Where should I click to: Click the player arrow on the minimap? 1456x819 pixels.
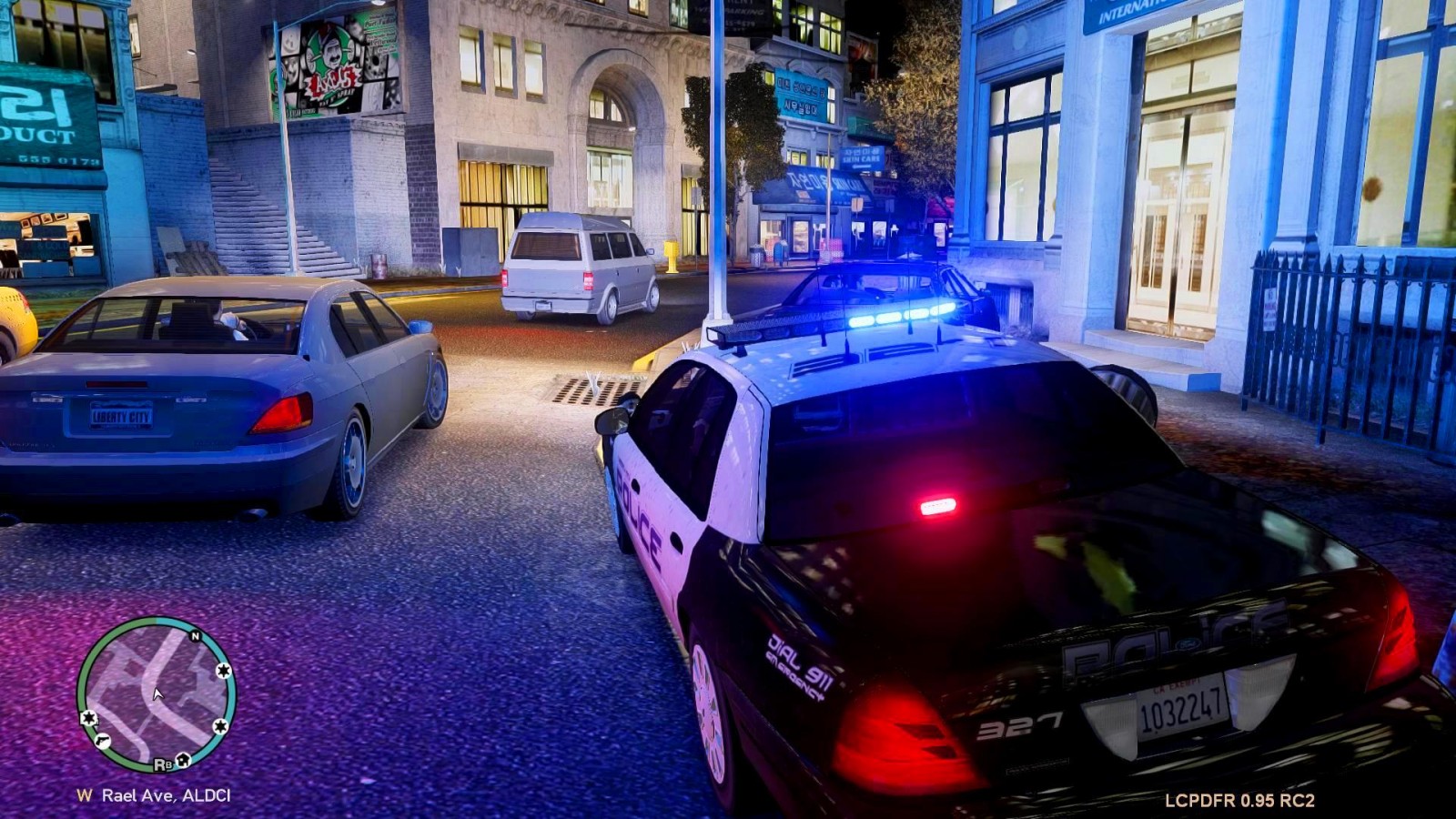pyautogui.click(x=157, y=694)
